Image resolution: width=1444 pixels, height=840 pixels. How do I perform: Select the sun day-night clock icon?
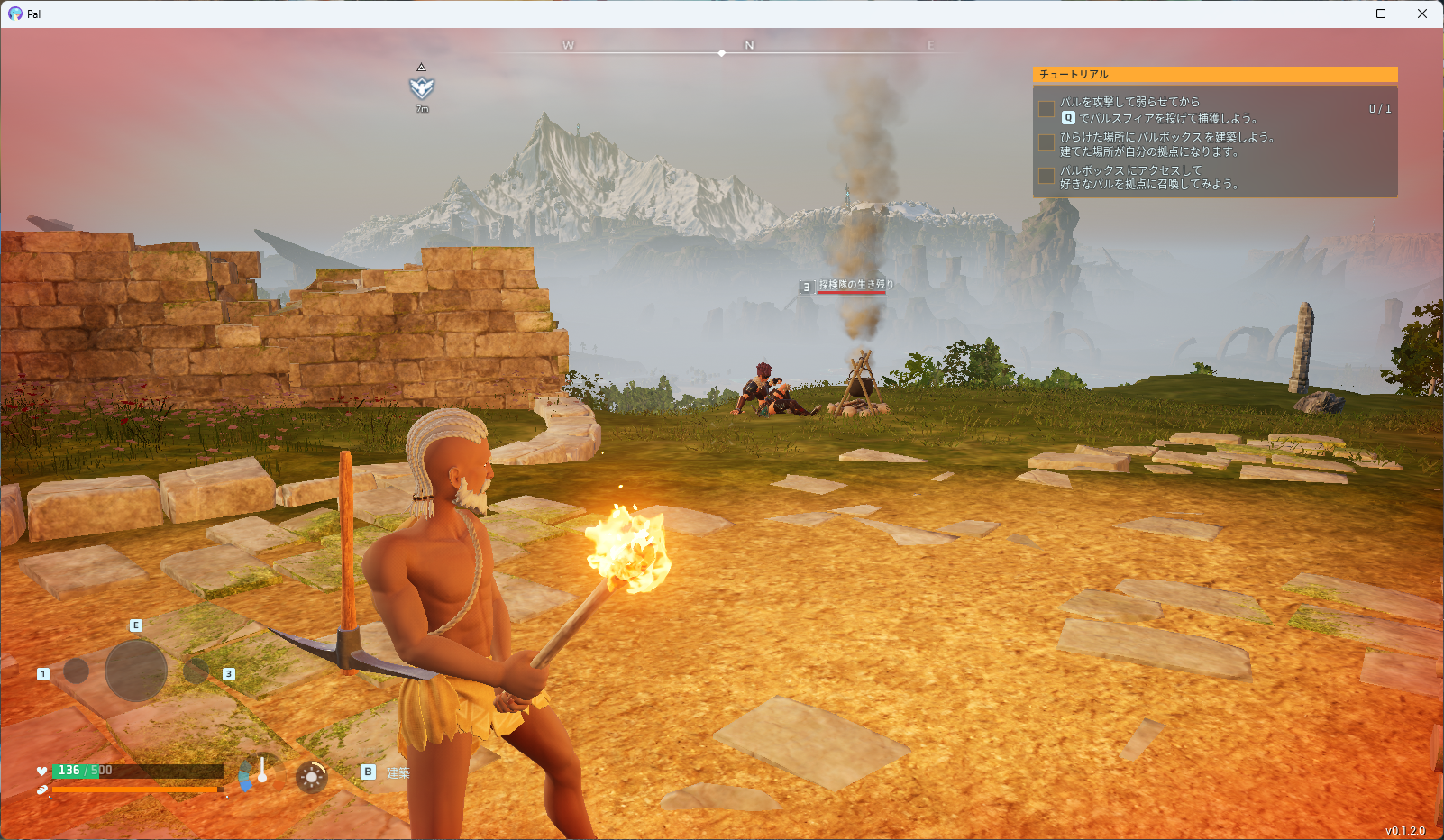click(312, 776)
